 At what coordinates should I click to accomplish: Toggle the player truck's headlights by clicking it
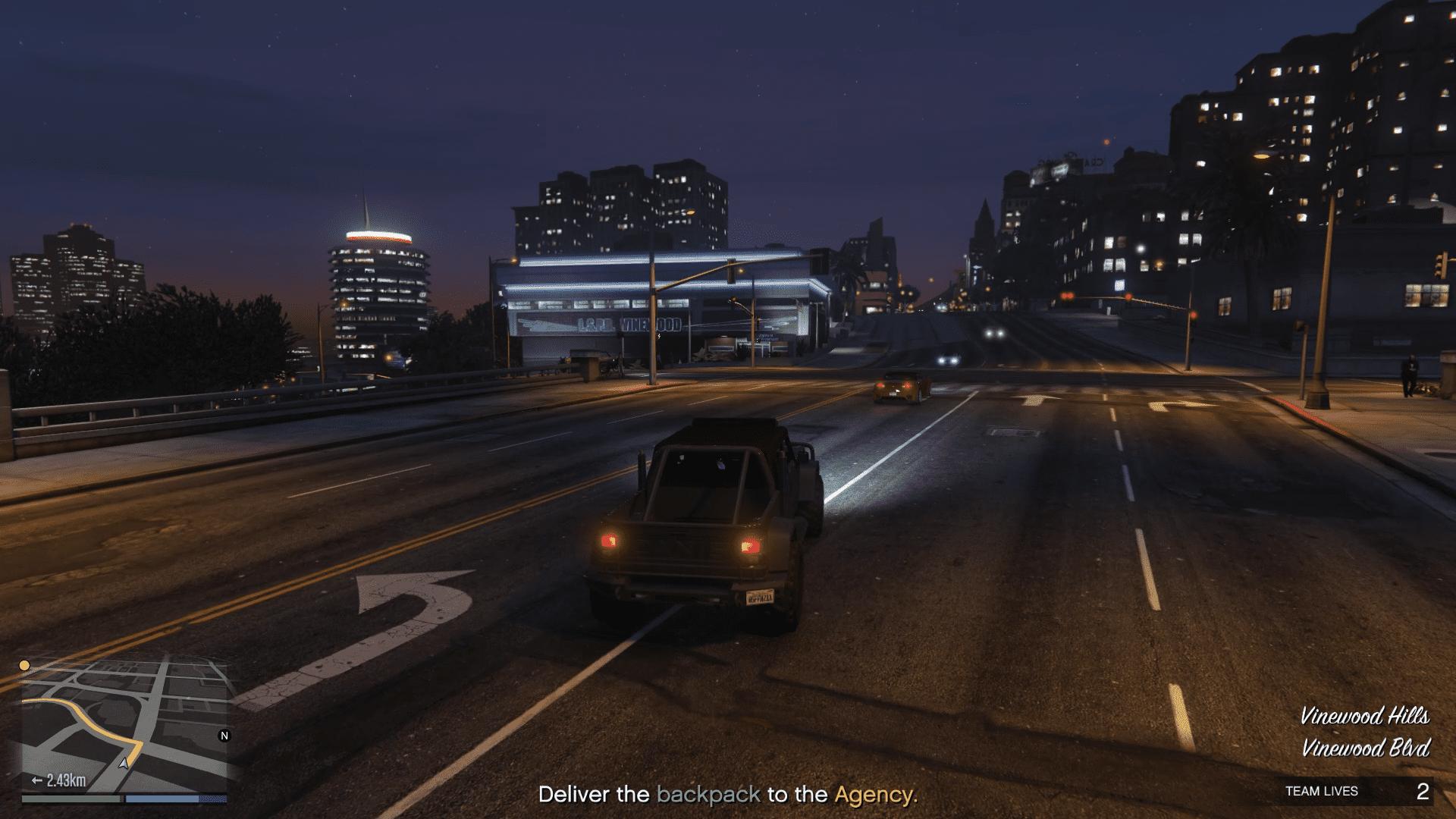click(705, 523)
